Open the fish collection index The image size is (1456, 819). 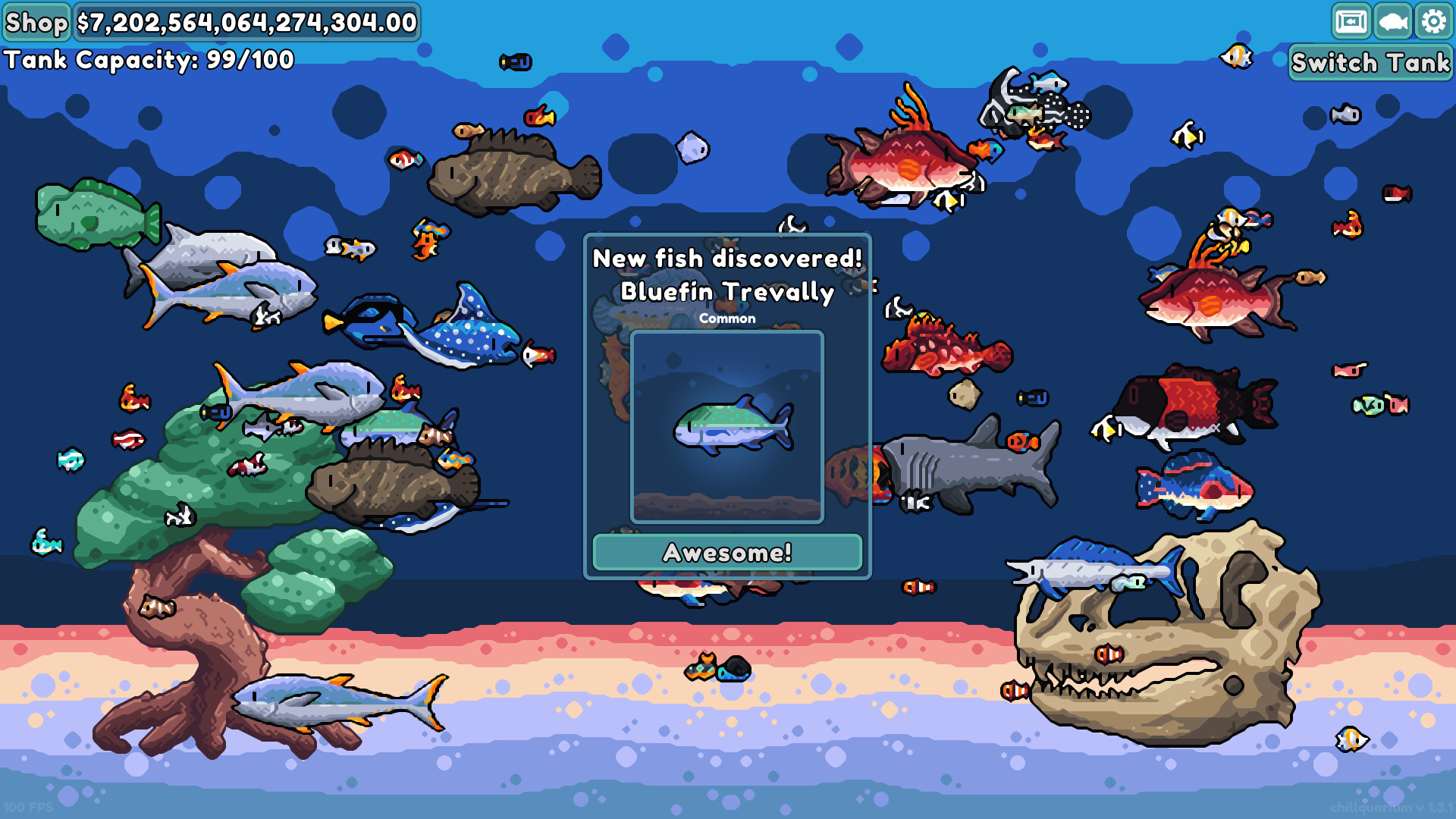point(1392,22)
